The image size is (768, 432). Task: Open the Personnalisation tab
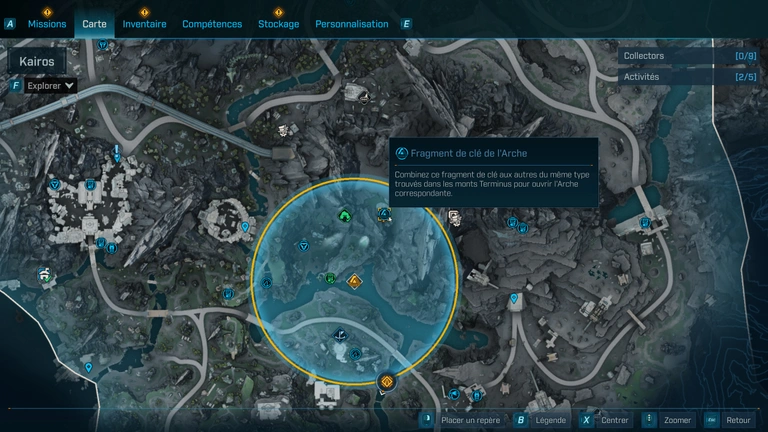pyautogui.click(x=352, y=24)
